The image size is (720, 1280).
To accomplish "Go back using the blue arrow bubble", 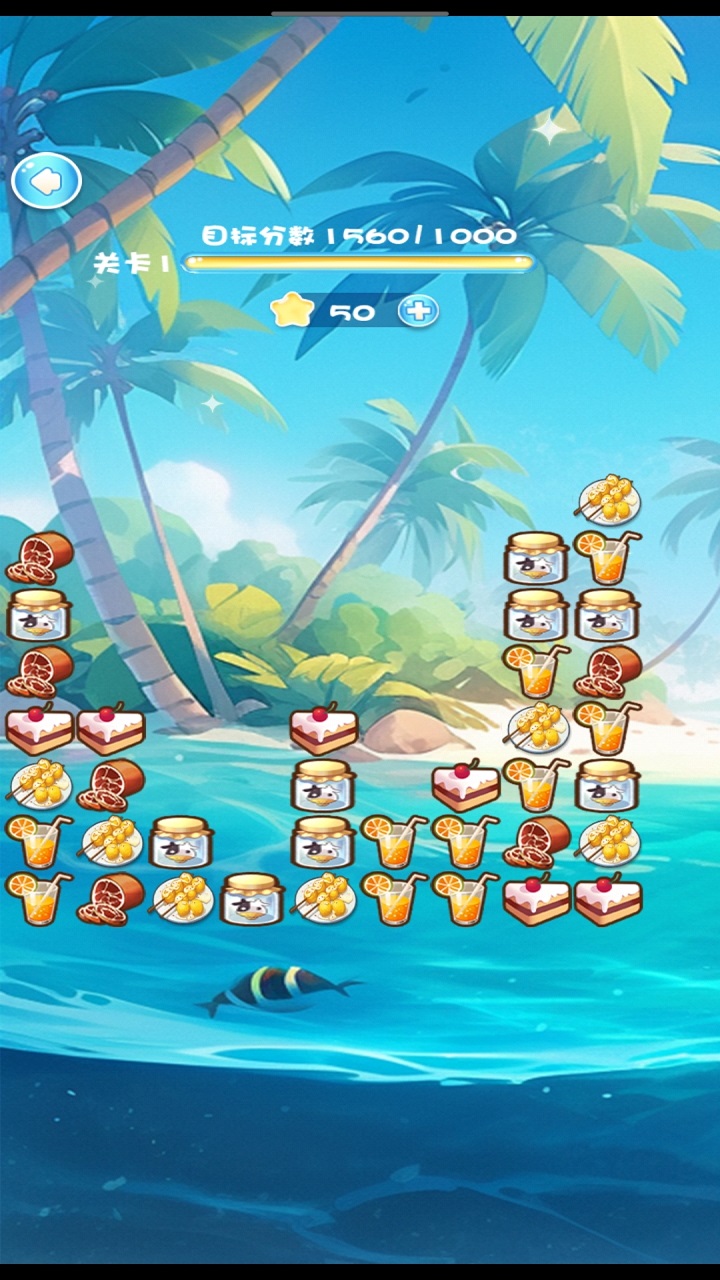I will (46, 181).
